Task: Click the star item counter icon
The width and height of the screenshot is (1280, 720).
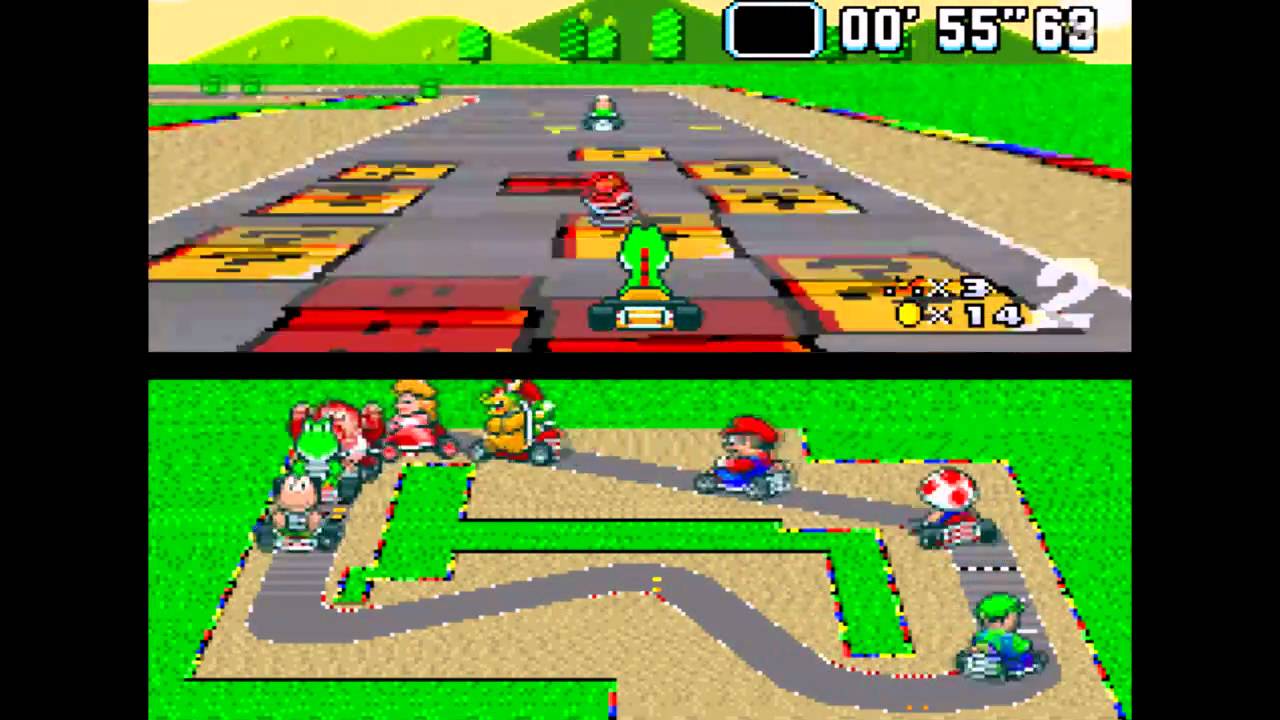Action: (900, 289)
